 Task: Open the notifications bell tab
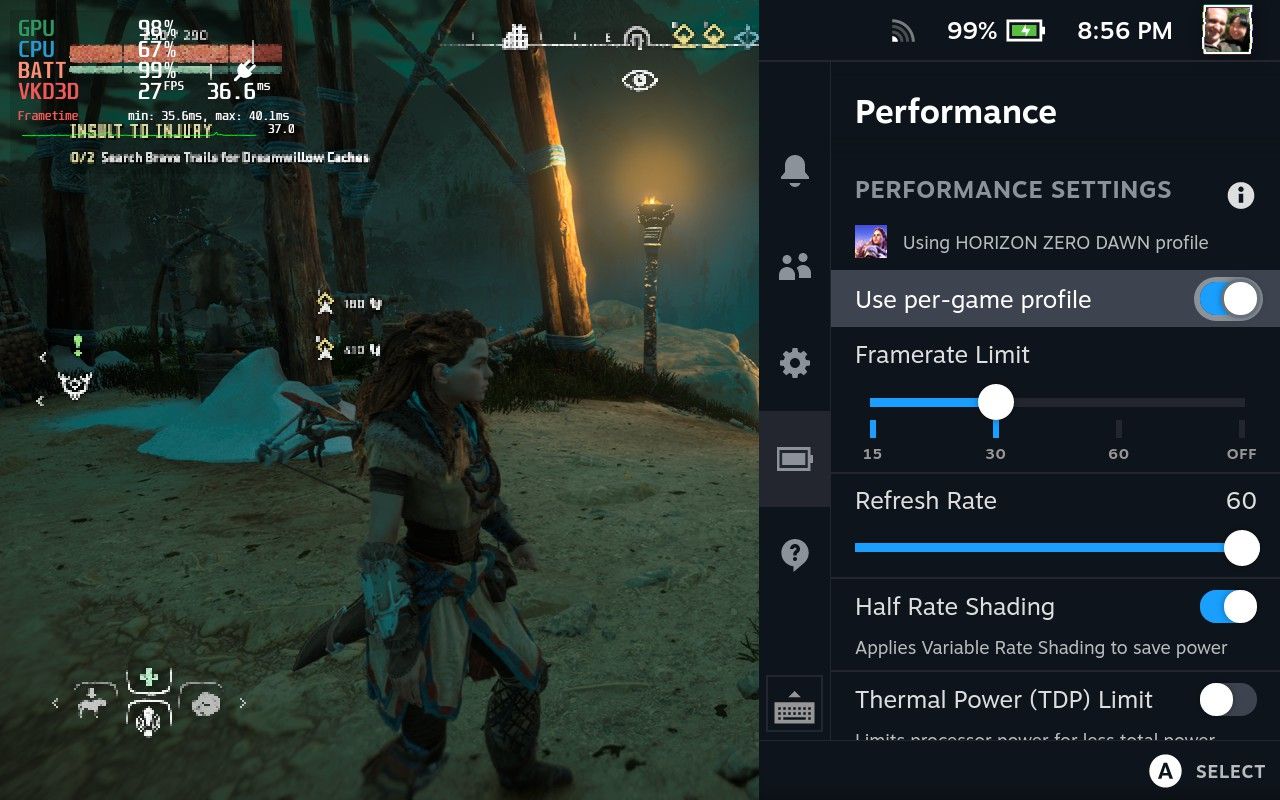point(795,171)
